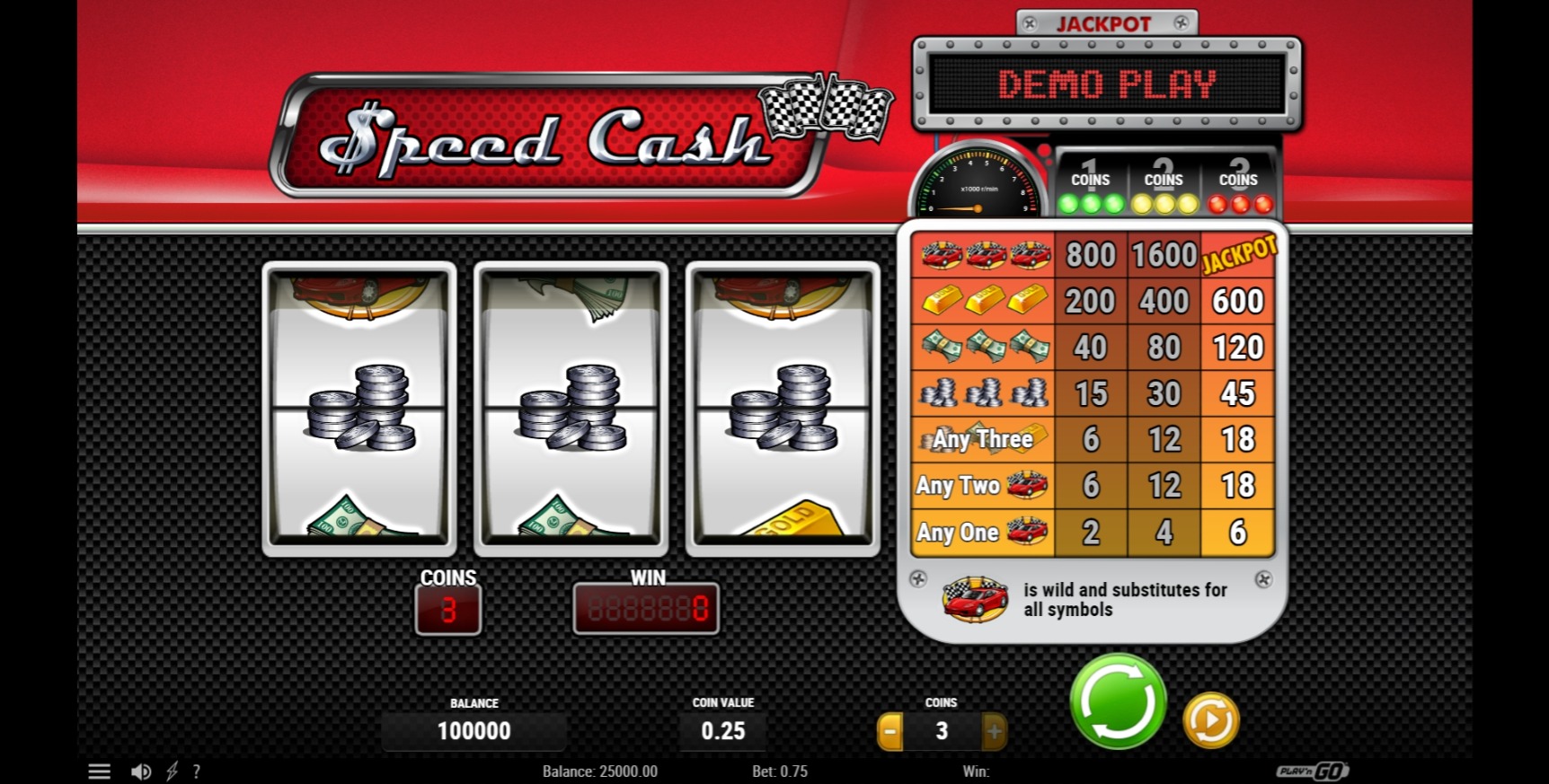Spin the reels with the green button
This screenshot has height=784, width=1549.
click(1118, 701)
